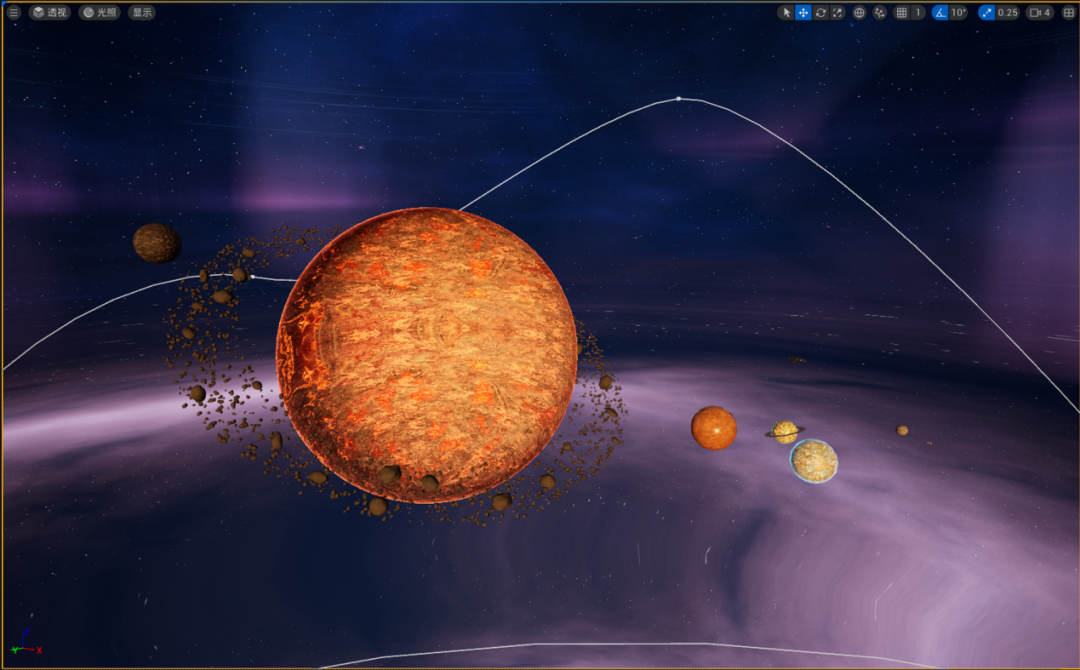Switch to the rotate tool
The image size is (1080, 670).
coord(820,13)
